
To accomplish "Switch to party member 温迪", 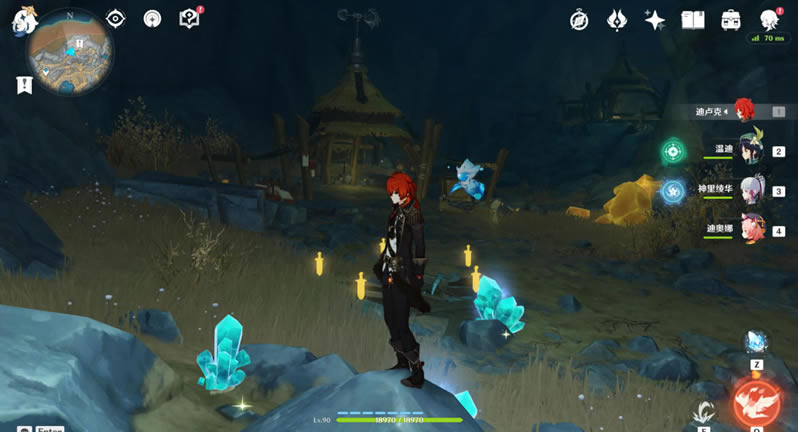I will coord(750,150).
